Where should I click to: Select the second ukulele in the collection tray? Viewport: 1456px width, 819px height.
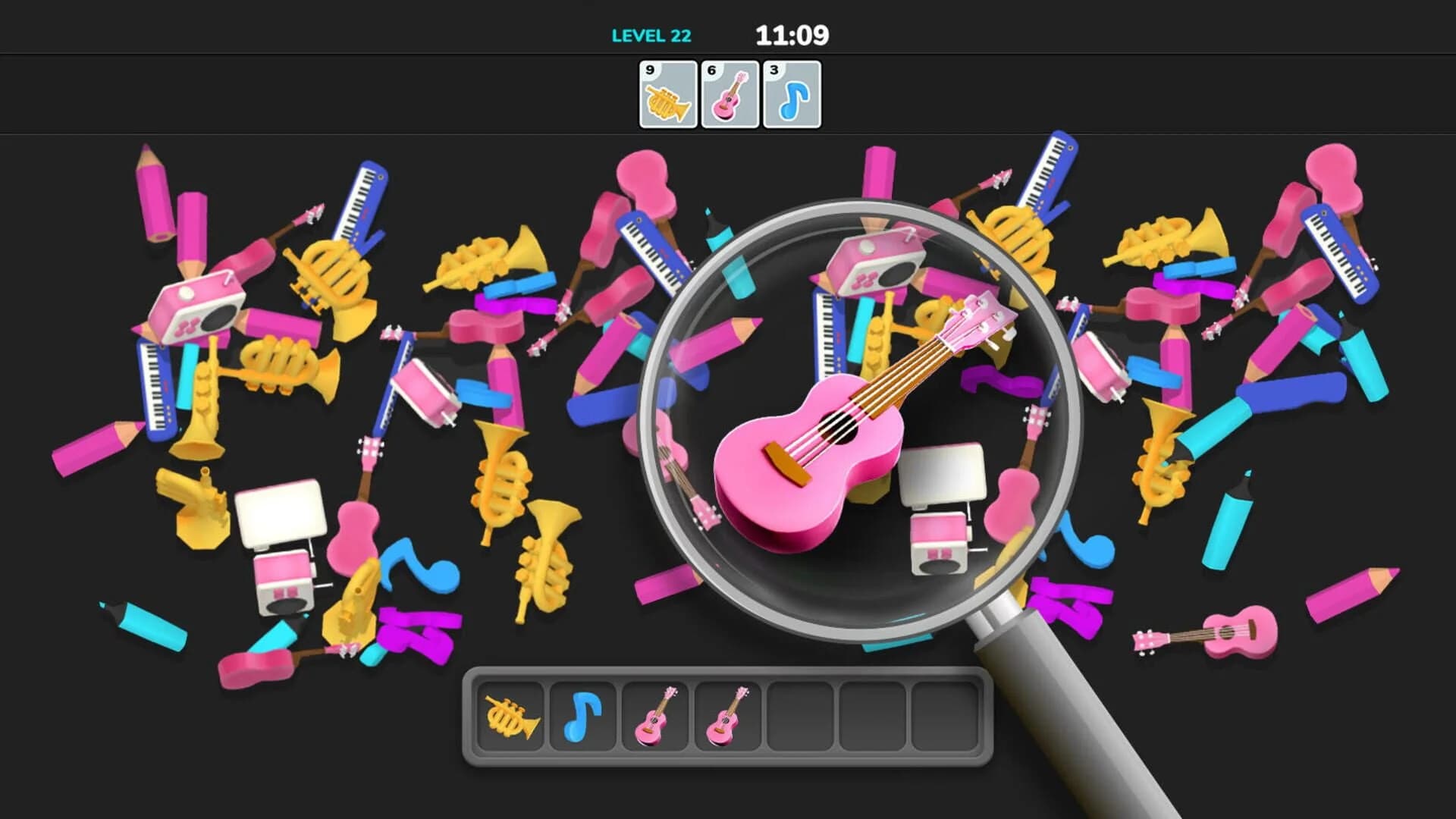728,716
